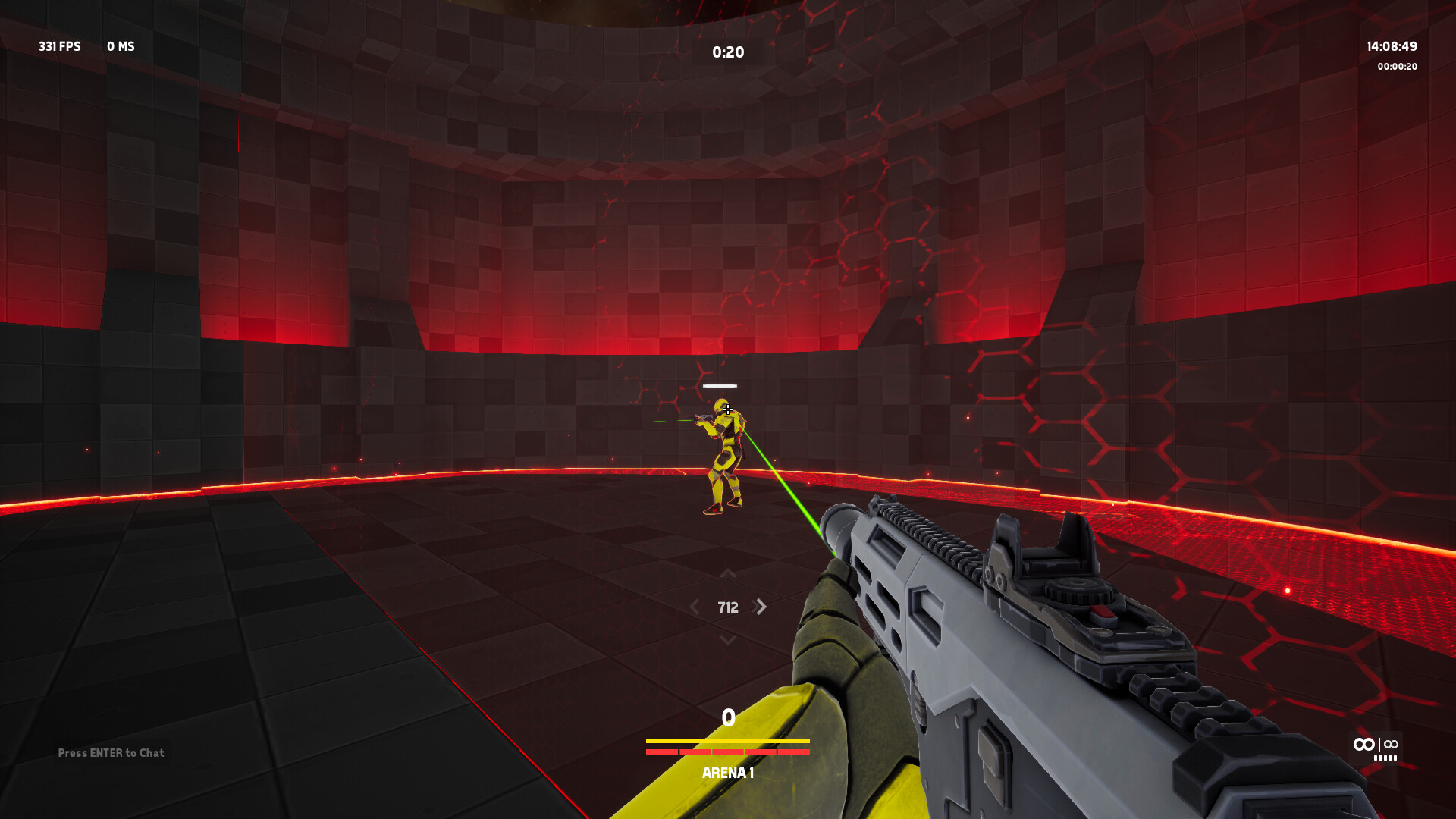Viewport: 1456px width, 819px height.
Task: Click the Press ENTER to Chat prompt
Action: [111, 753]
